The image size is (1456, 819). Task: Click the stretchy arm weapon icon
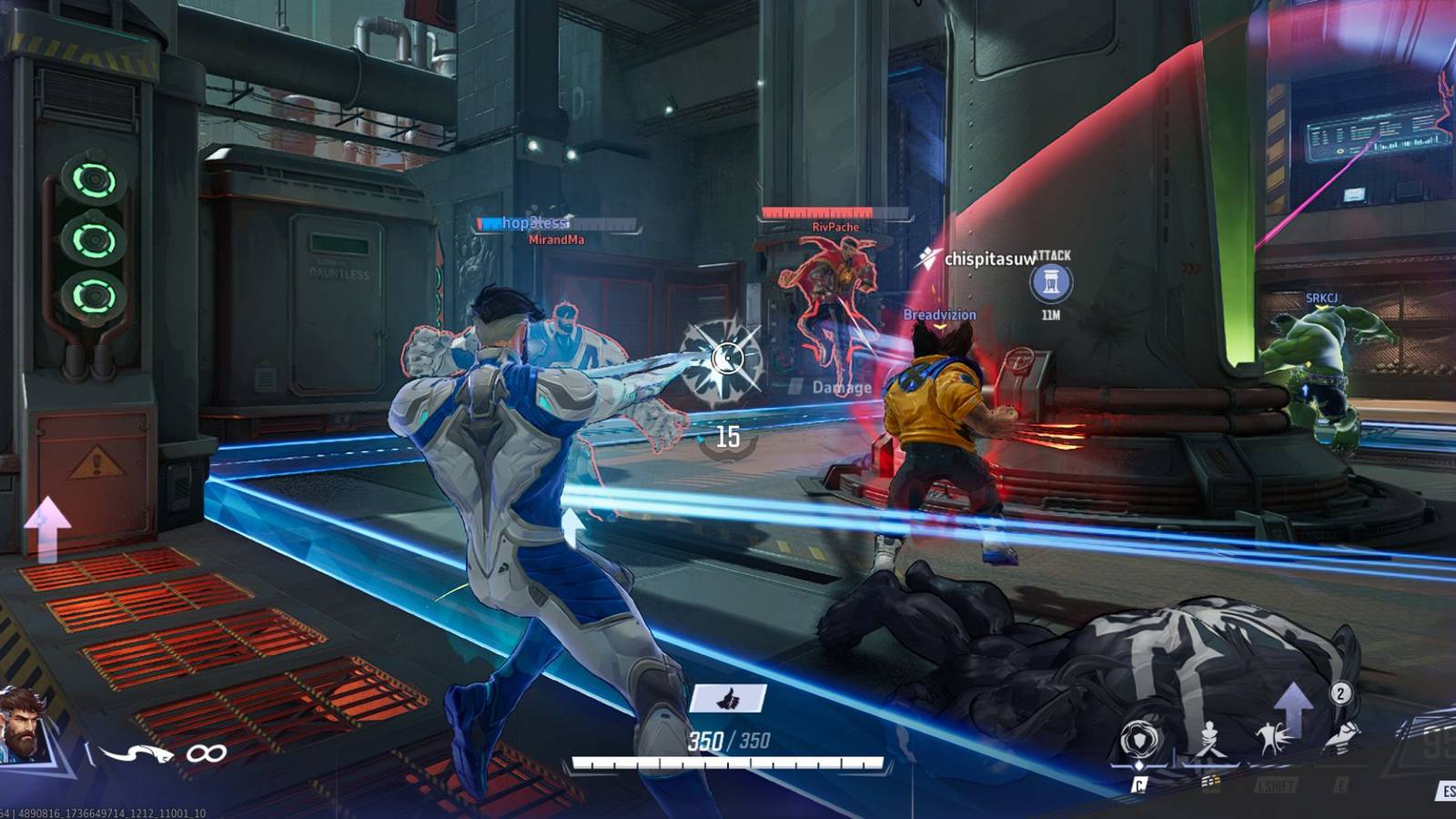pos(136,753)
